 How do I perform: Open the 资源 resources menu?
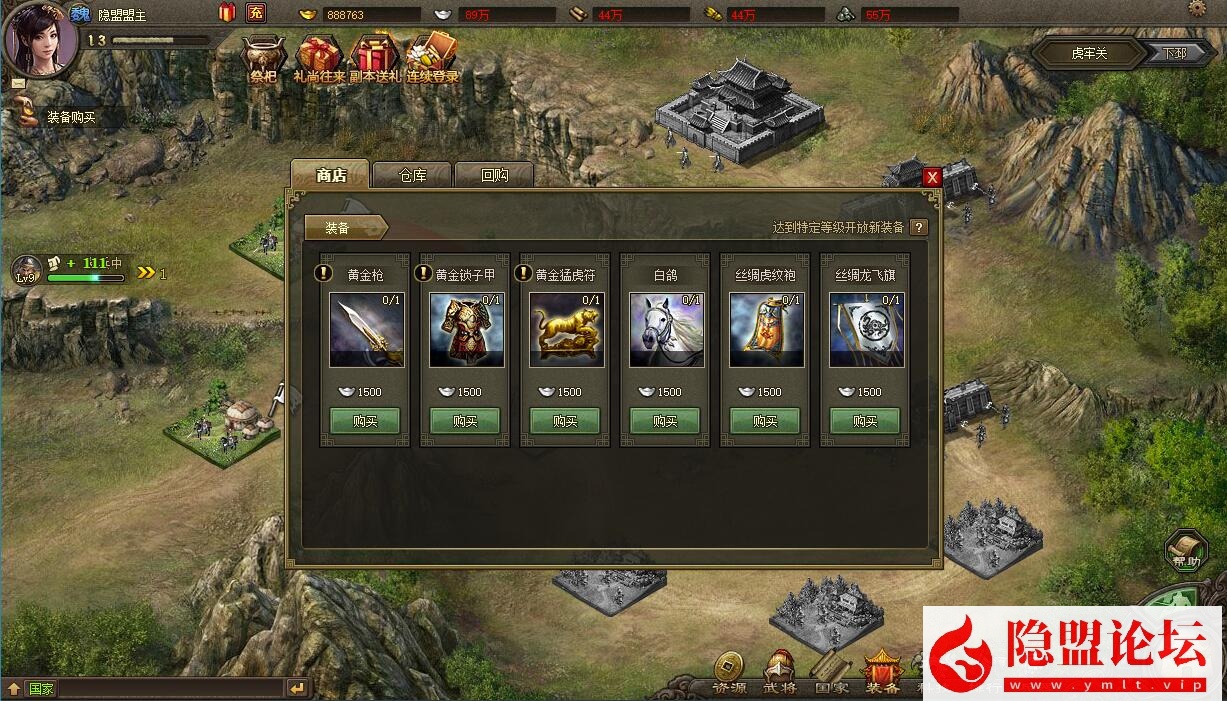729,673
